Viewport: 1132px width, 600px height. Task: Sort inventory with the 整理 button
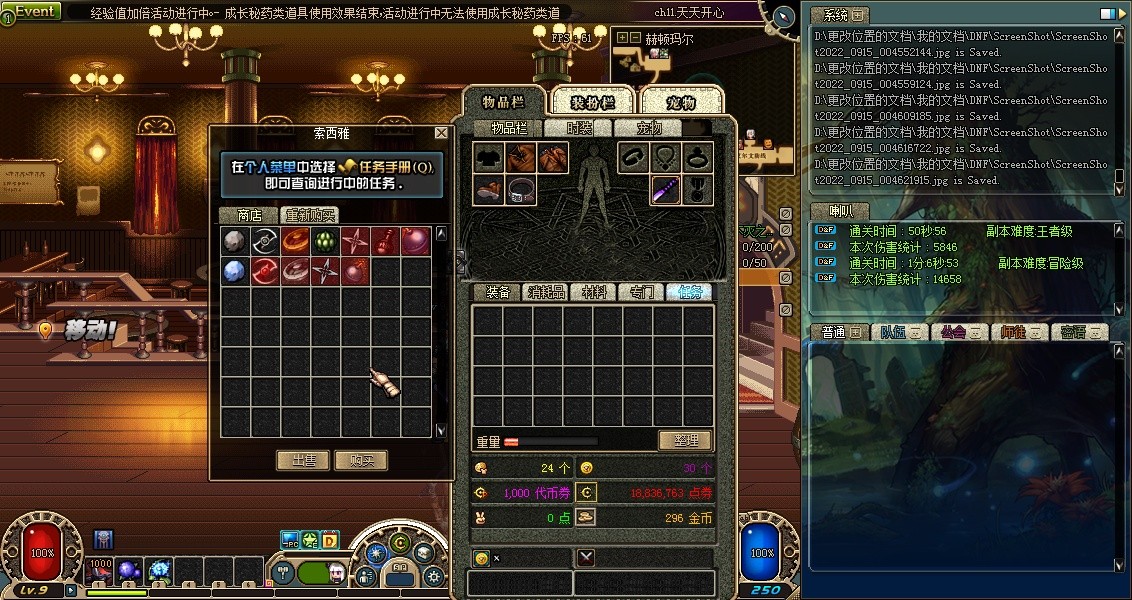click(685, 440)
